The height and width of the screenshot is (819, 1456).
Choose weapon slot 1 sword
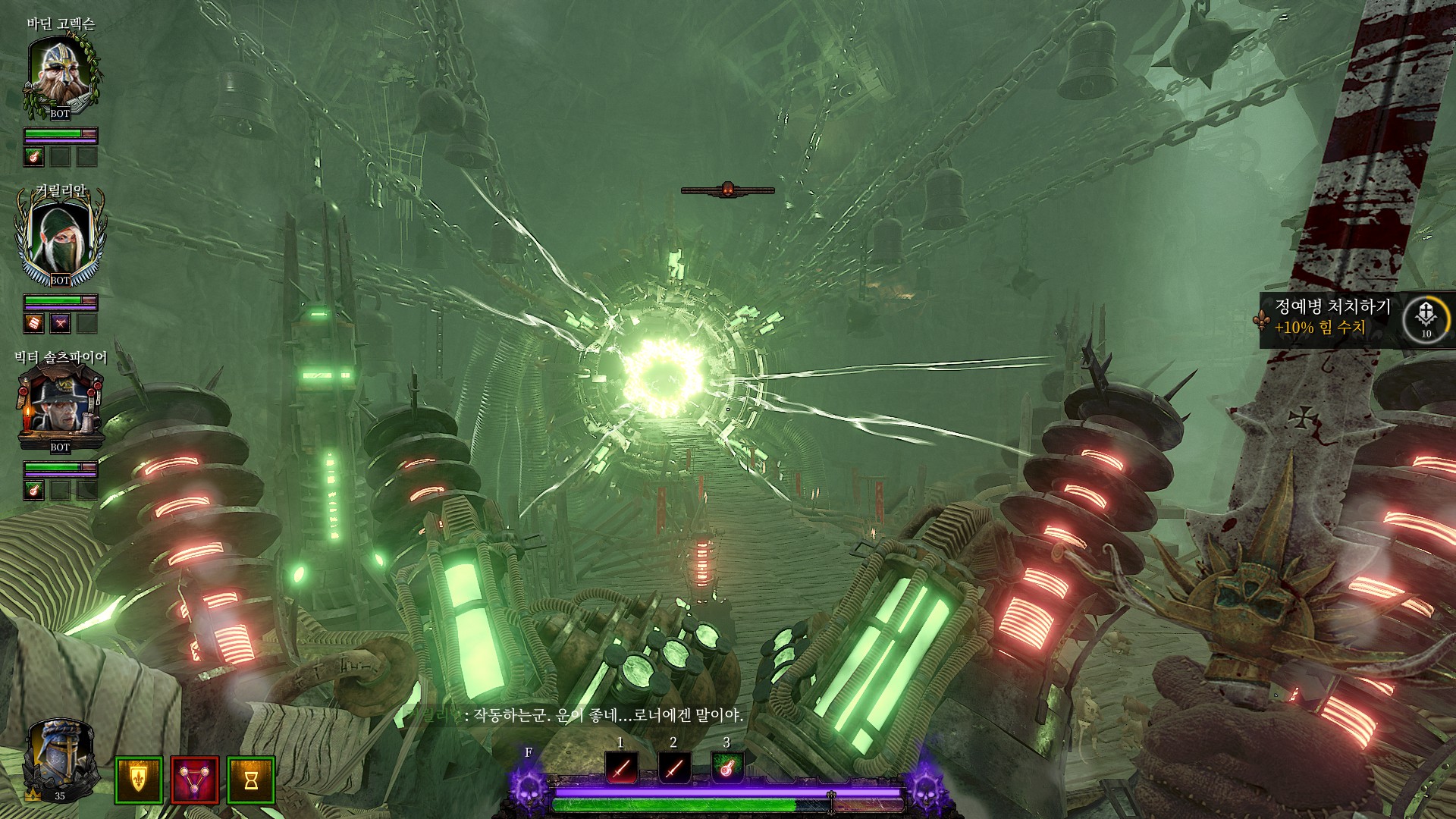tap(621, 768)
